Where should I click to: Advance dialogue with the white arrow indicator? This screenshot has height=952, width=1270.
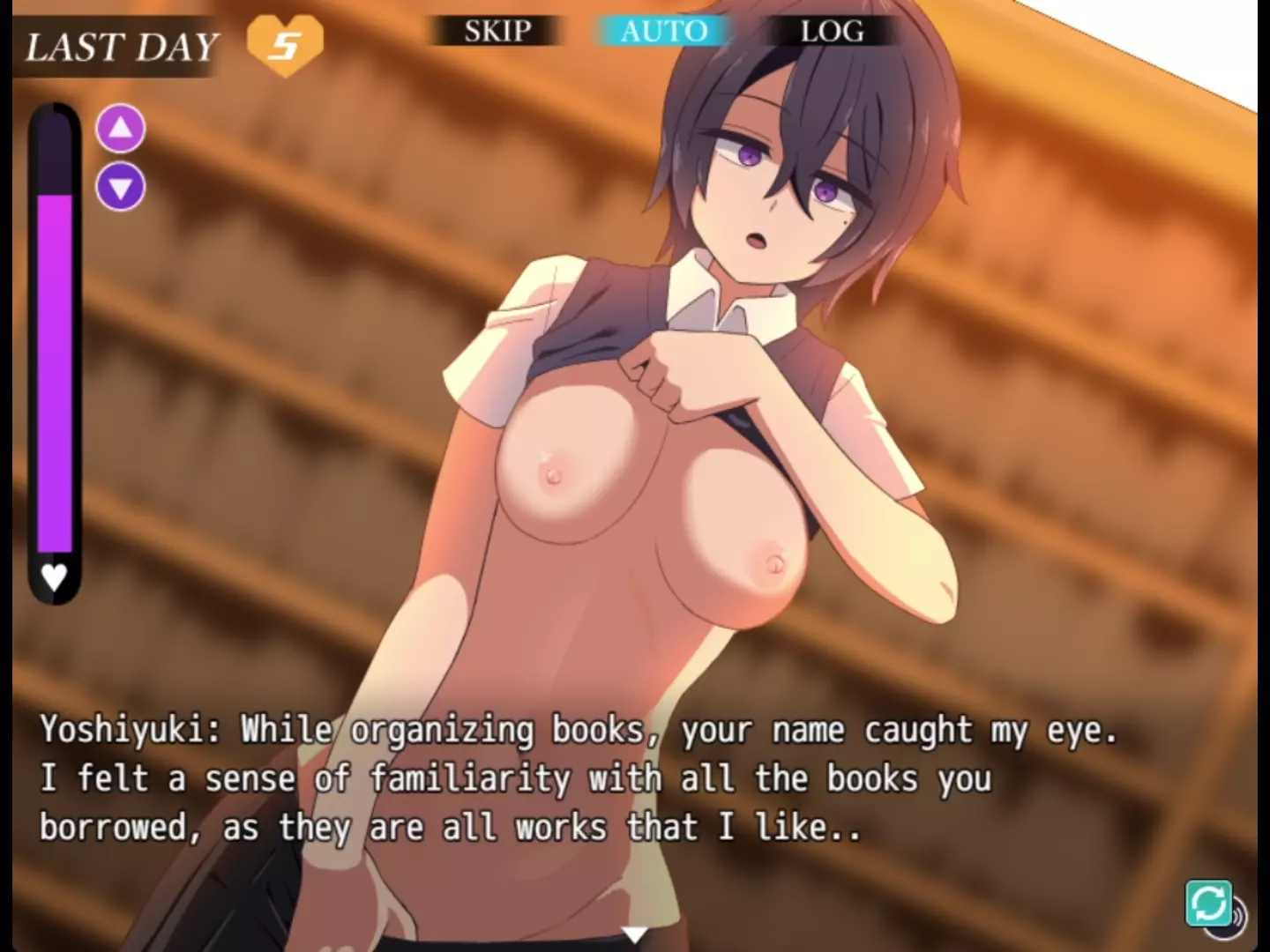coord(634,933)
